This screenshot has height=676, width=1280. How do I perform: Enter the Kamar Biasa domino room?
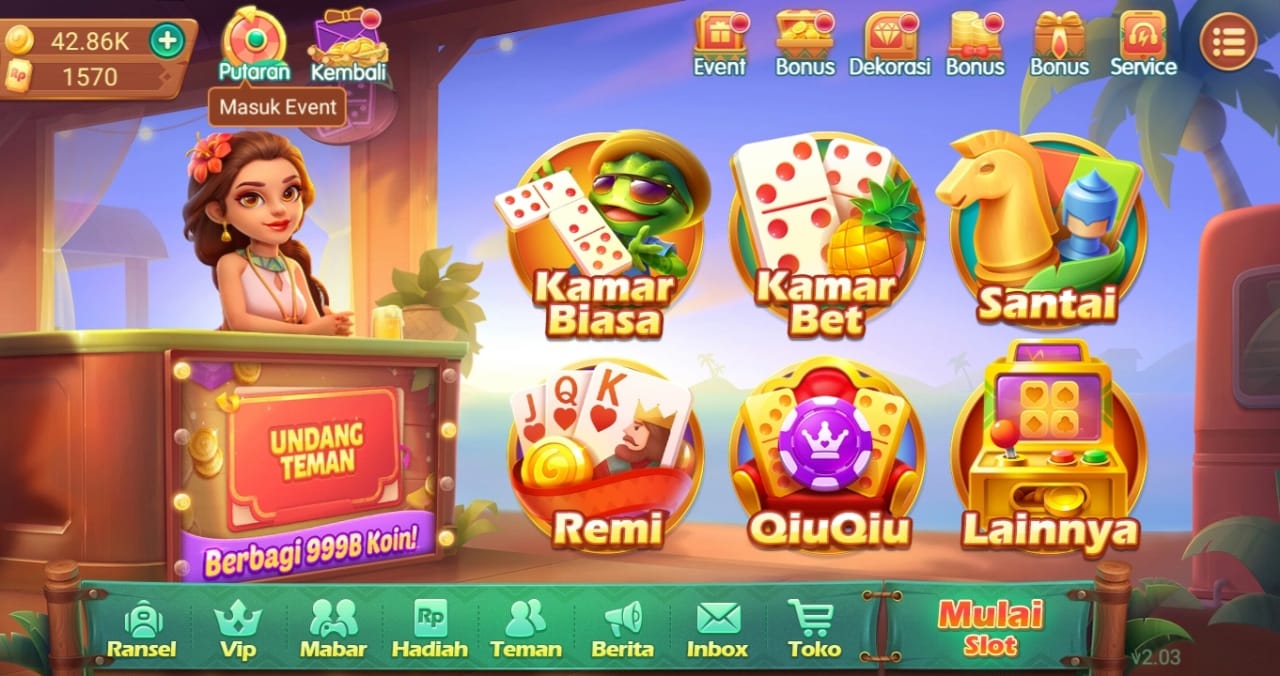click(606, 237)
